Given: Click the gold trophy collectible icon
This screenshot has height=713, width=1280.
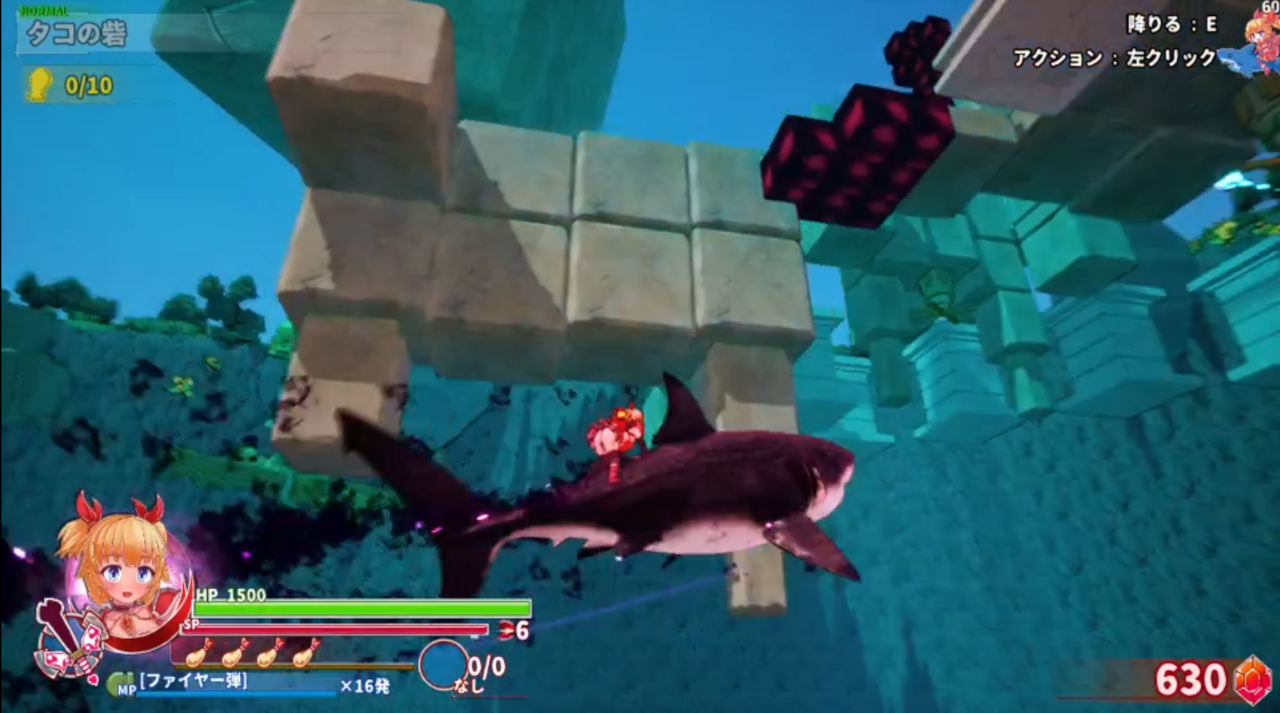Looking at the screenshot, I should point(39,85).
